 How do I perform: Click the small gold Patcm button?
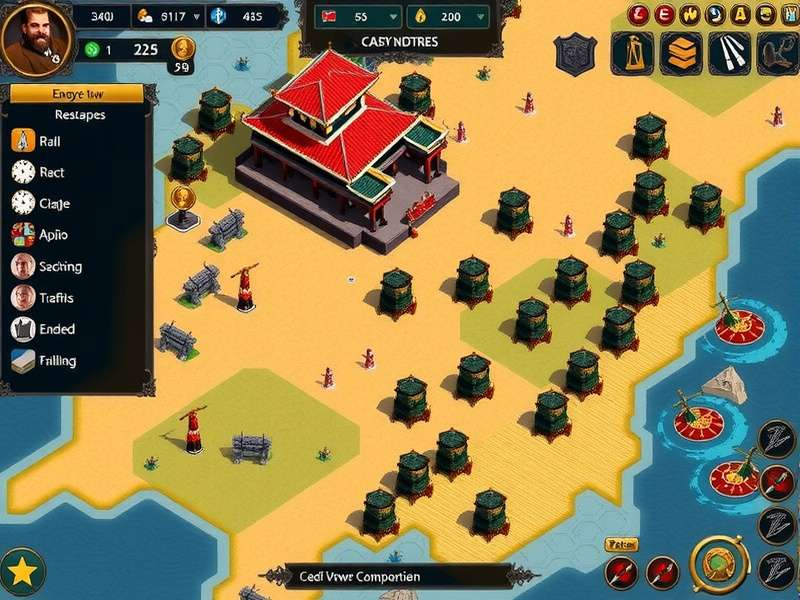[622, 545]
